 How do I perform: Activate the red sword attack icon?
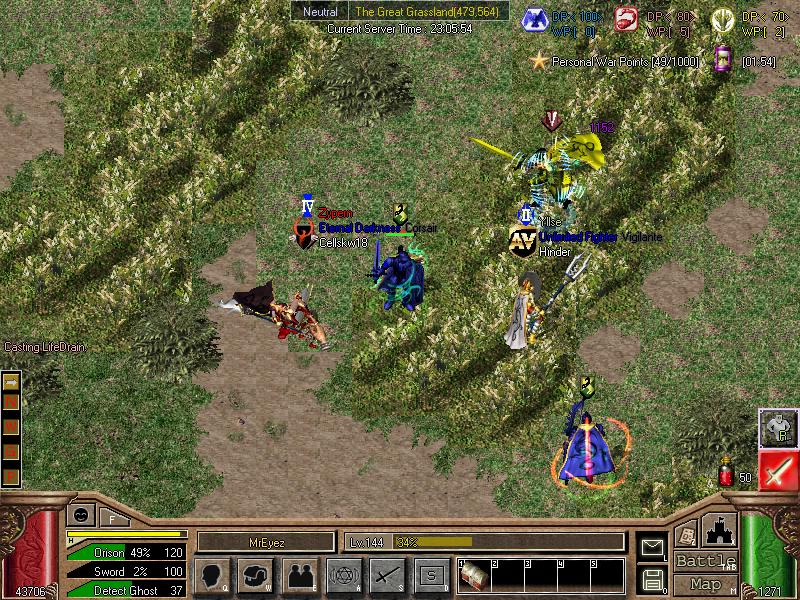[777, 470]
